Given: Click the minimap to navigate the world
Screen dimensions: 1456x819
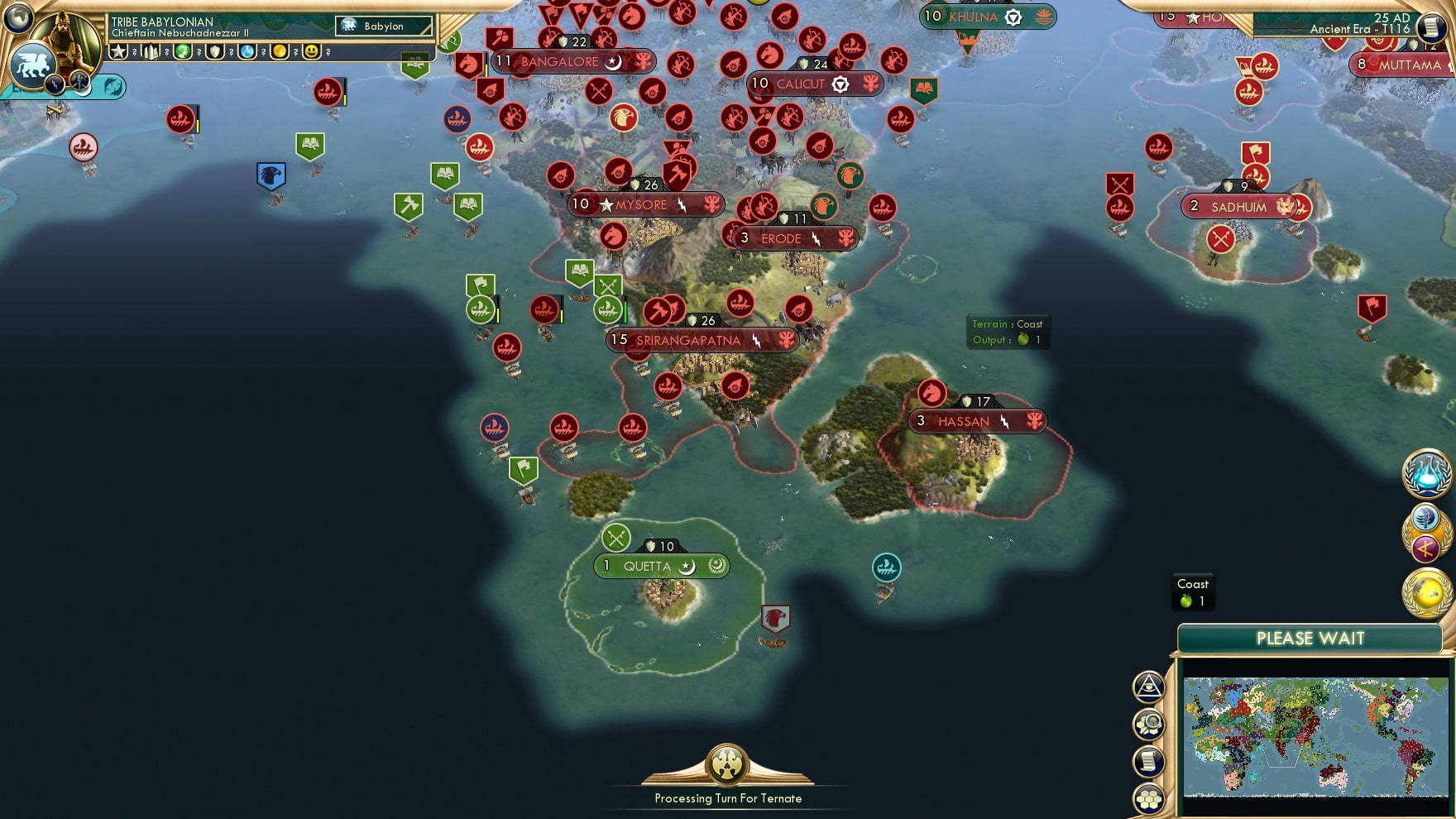Looking at the screenshot, I should pyautogui.click(x=1311, y=736).
